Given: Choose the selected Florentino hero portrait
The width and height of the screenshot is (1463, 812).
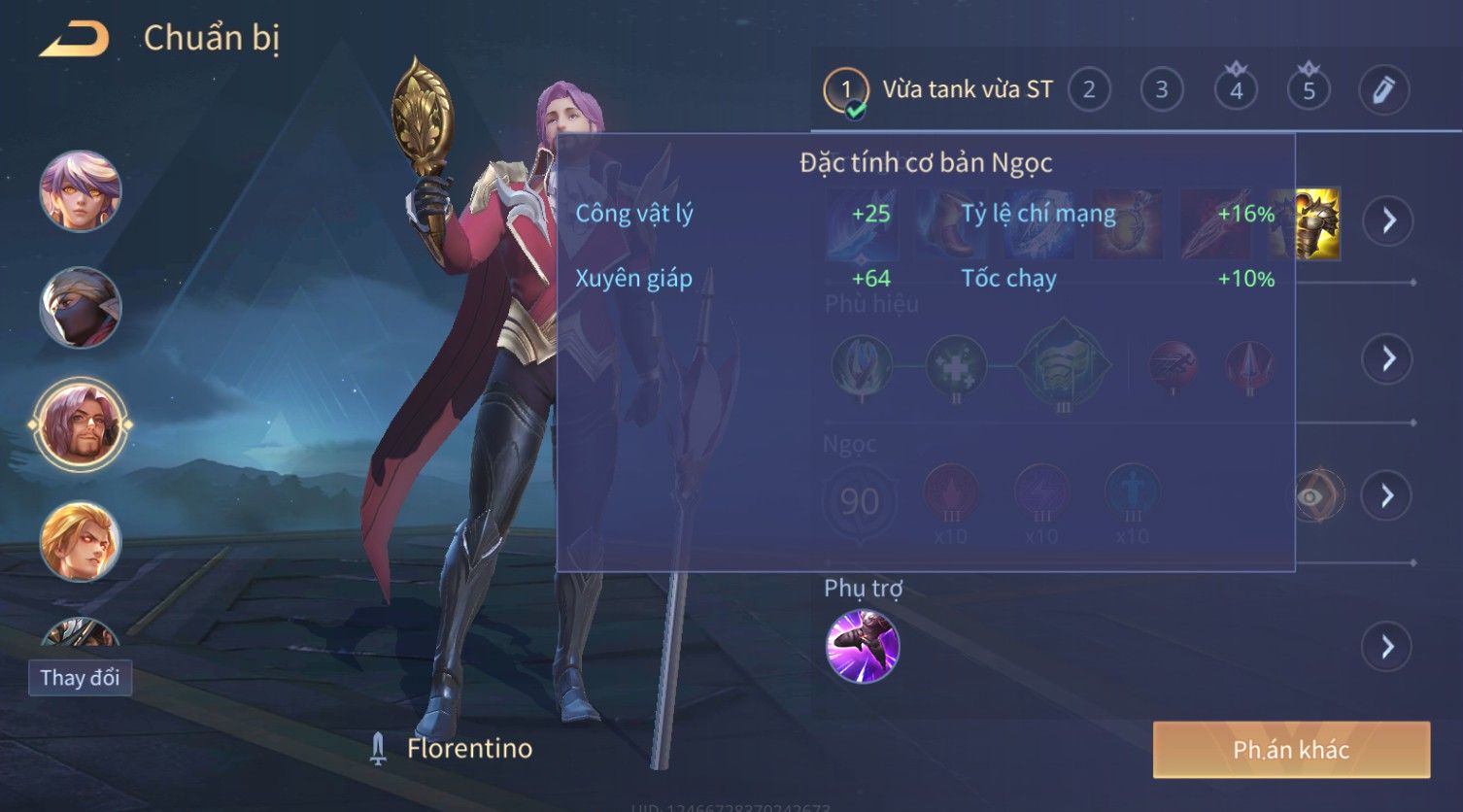Looking at the screenshot, I should point(80,424).
